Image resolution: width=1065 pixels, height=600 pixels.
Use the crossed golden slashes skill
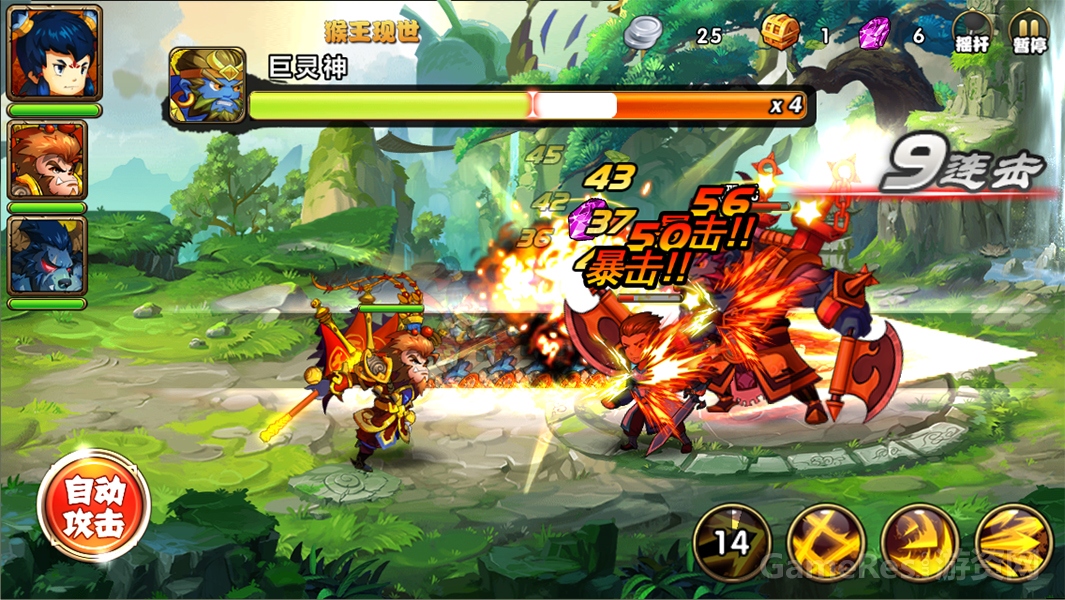(825, 542)
